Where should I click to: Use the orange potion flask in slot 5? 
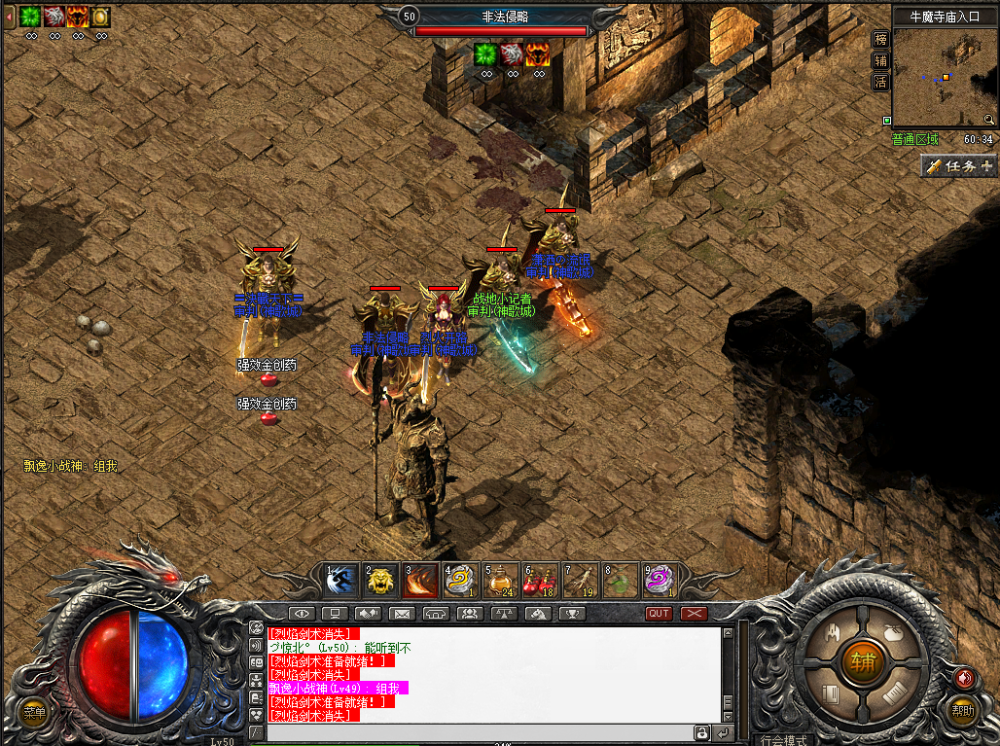[501, 580]
